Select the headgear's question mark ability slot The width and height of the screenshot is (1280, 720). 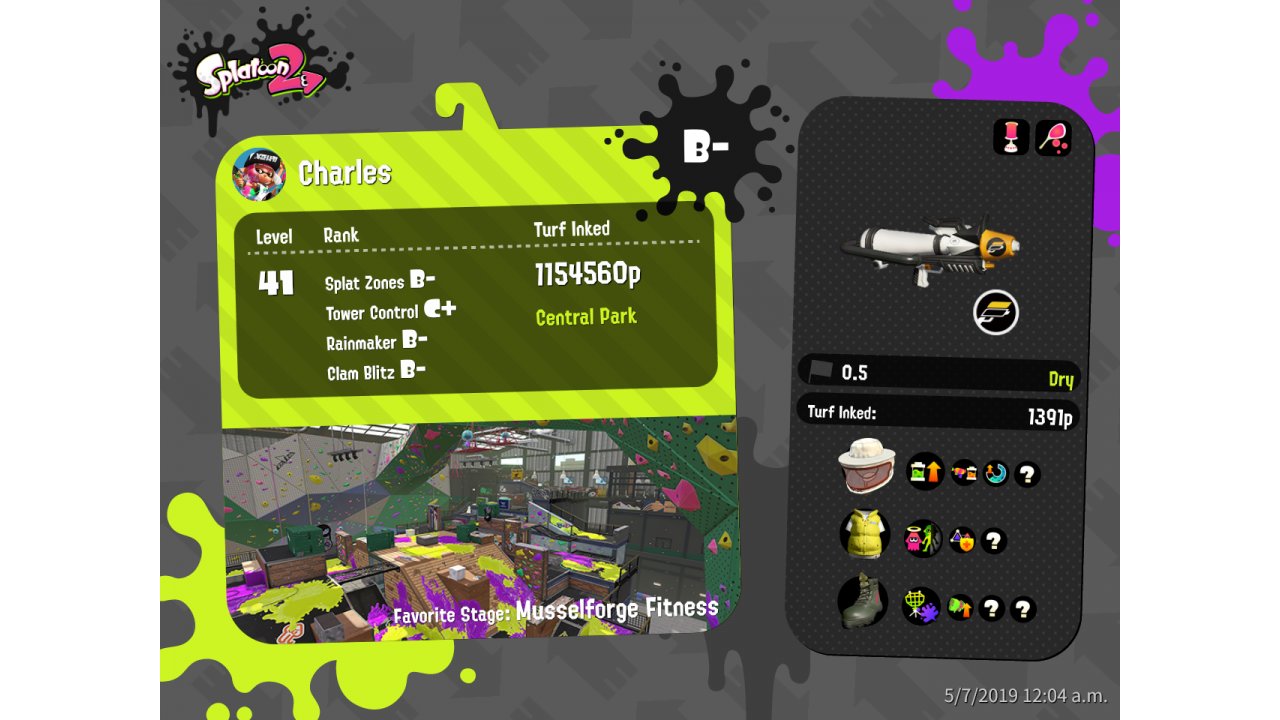(1027, 474)
